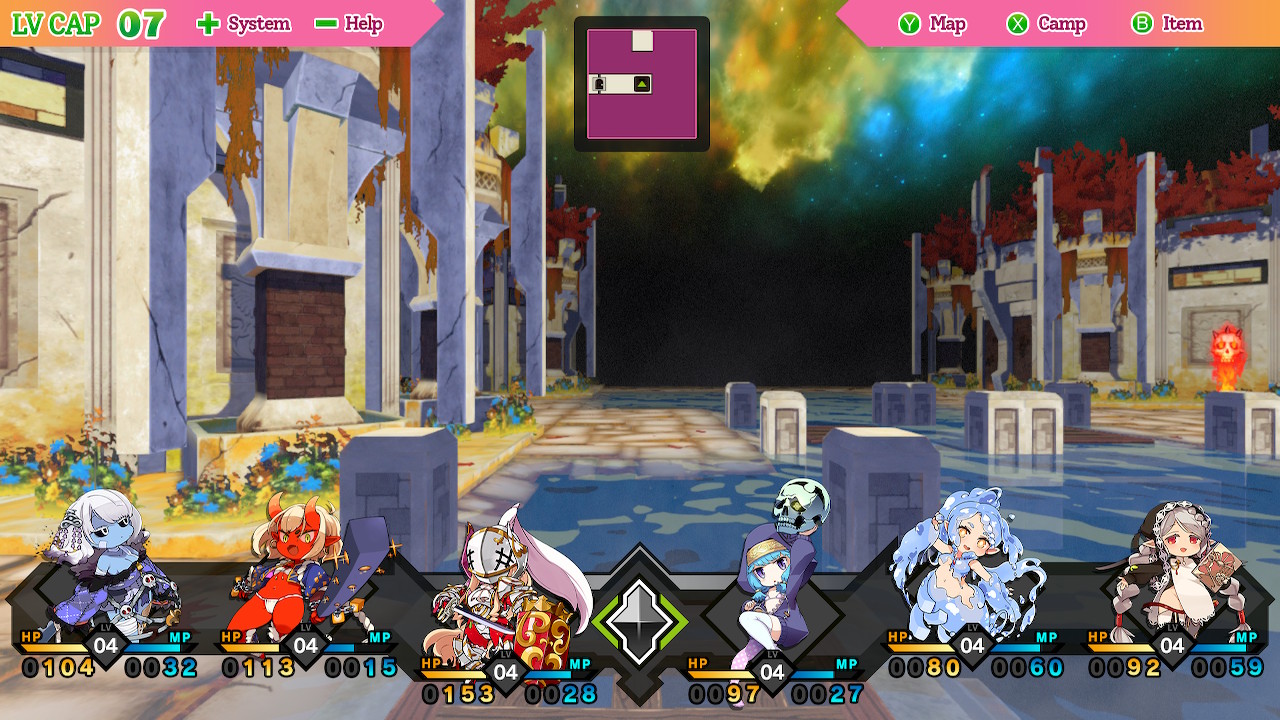Open the Item menu
Viewport: 1280px width, 720px height.
point(1167,24)
